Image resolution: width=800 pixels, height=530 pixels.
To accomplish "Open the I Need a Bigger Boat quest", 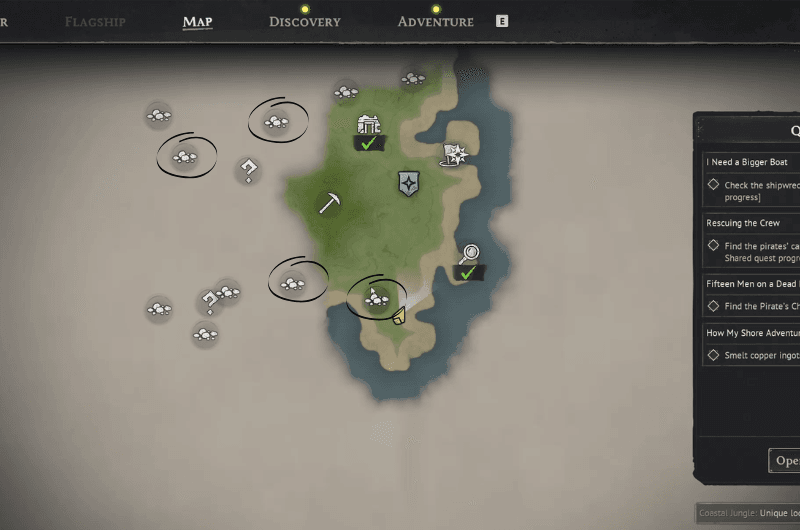I will click(748, 162).
